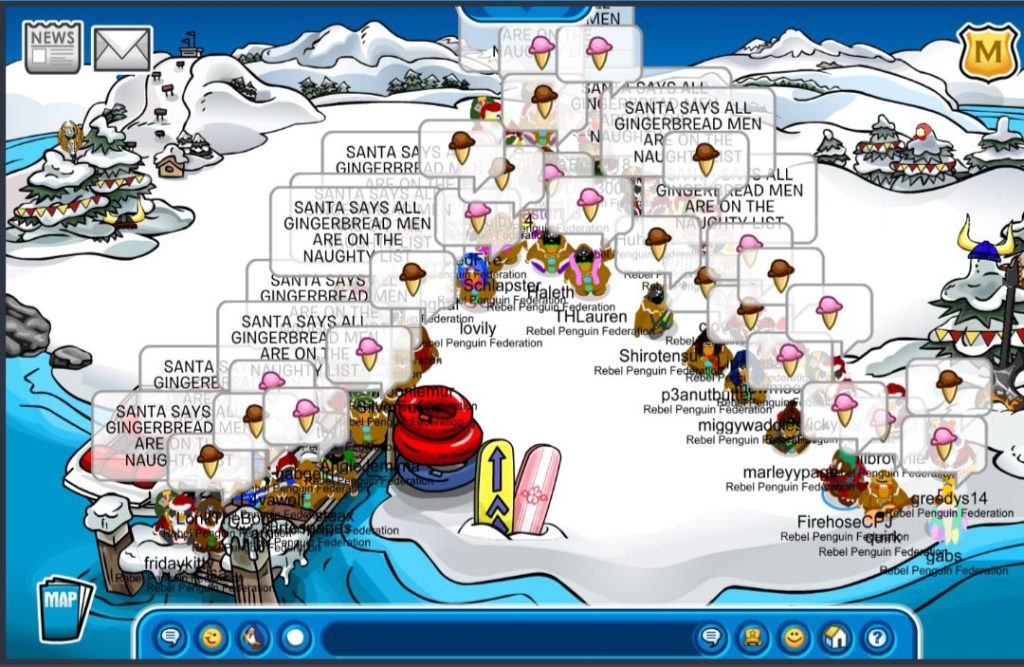
Task: Open the smiley face buddy list
Action: 794,637
